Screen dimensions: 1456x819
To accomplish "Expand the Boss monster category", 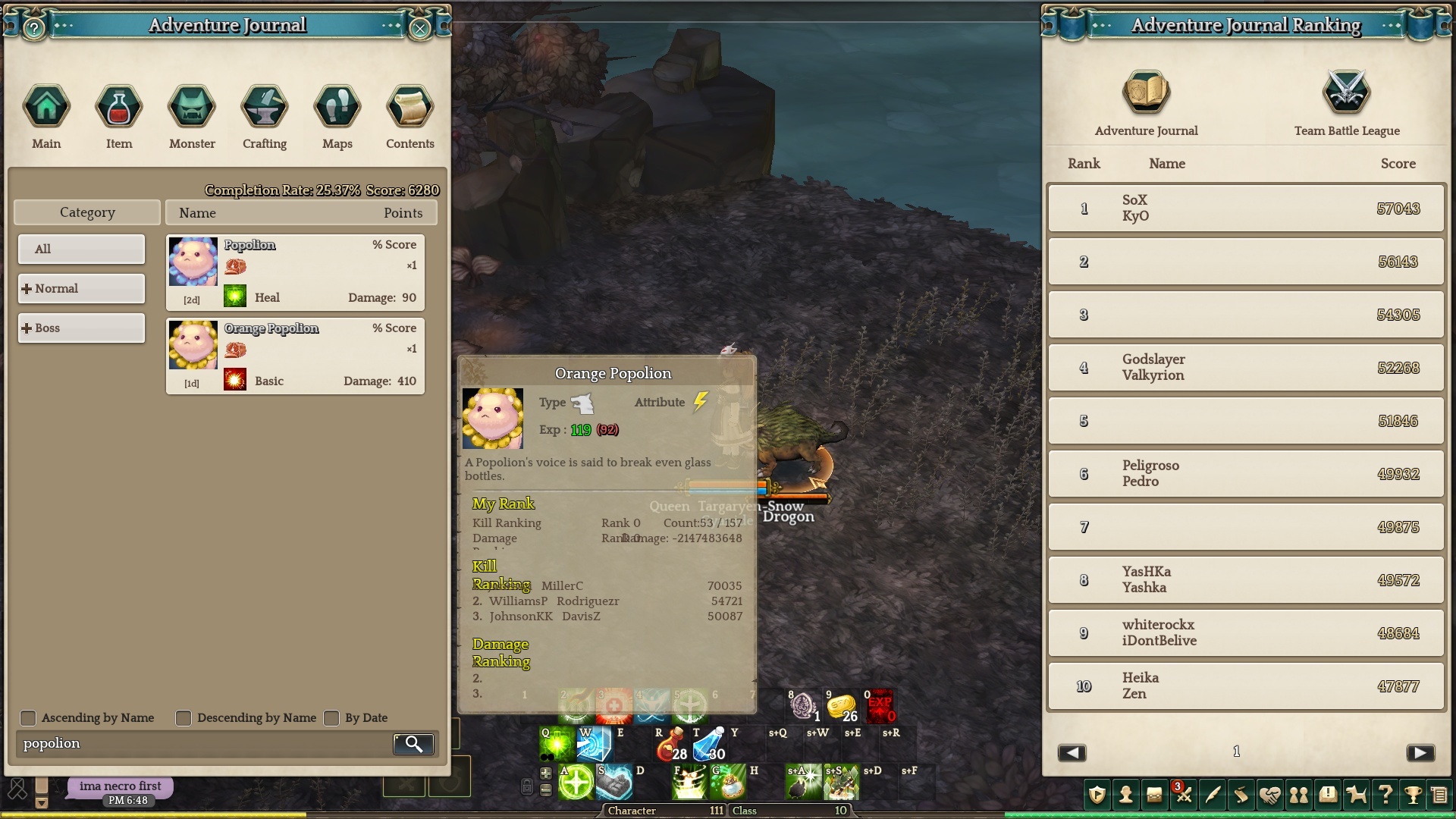I will point(81,328).
